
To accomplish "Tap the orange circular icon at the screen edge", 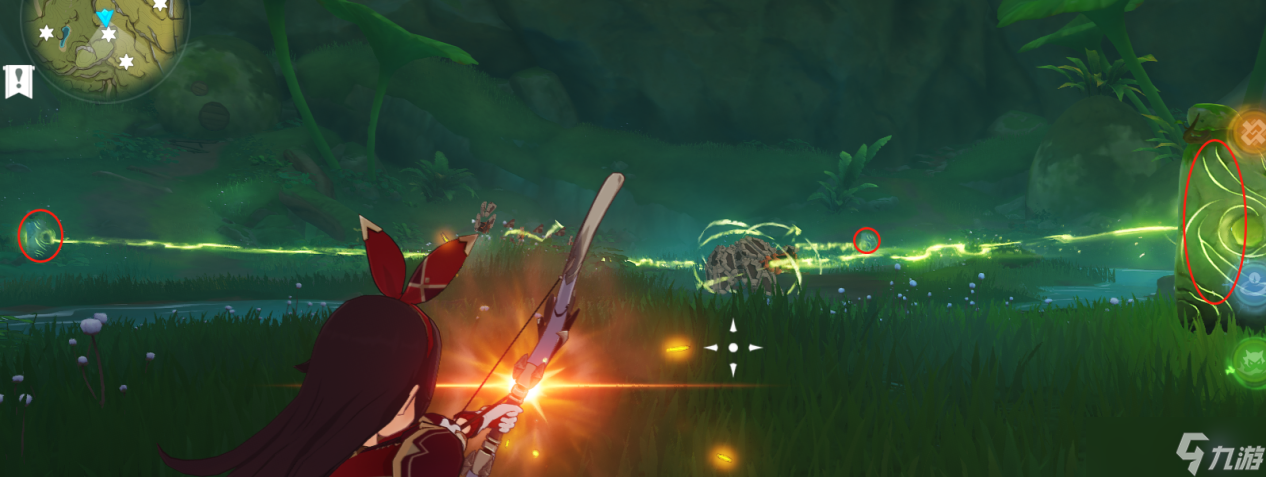I will point(1250,130).
